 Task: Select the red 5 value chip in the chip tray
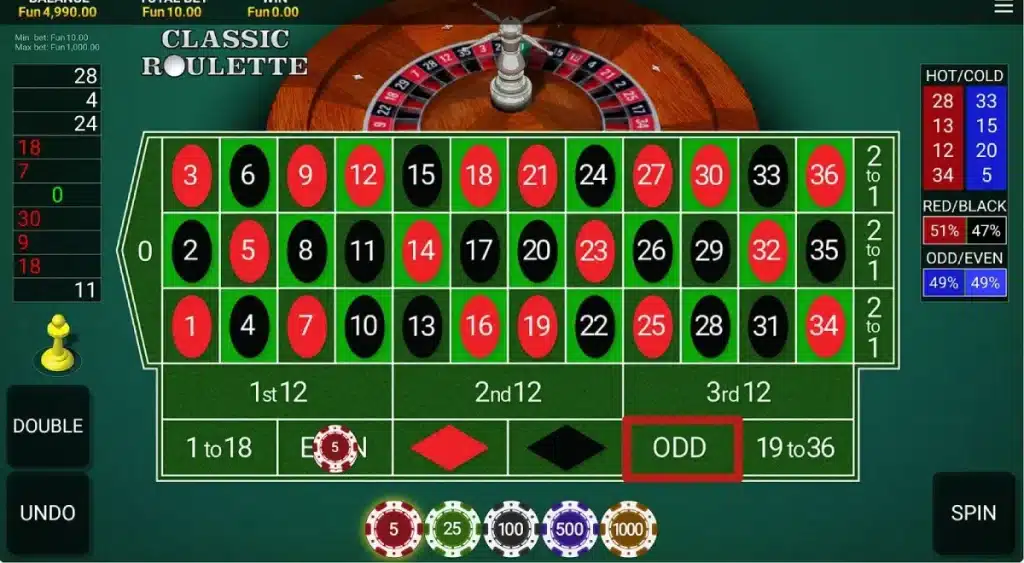(x=393, y=527)
